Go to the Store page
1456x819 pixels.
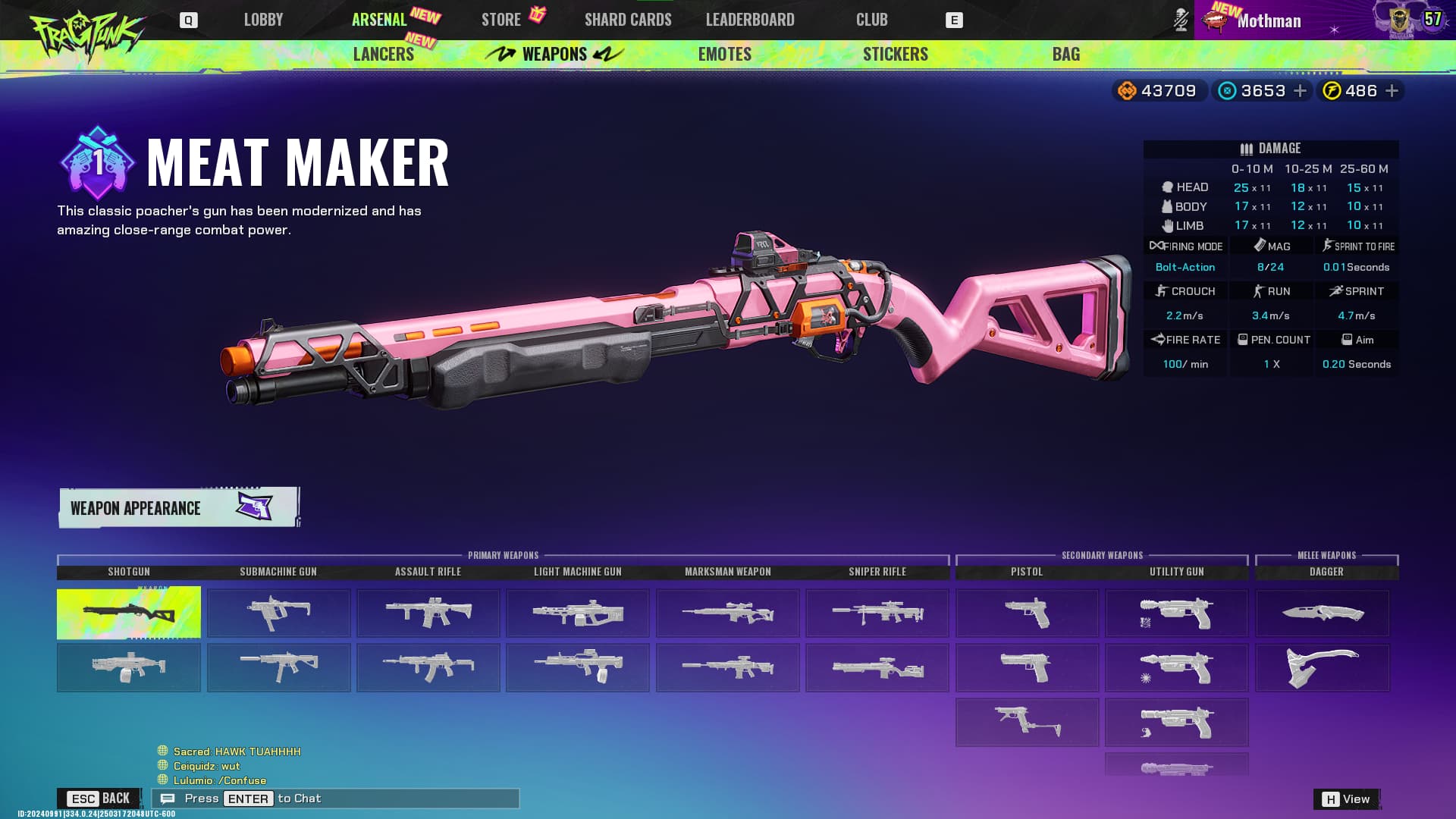coord(501,20)
